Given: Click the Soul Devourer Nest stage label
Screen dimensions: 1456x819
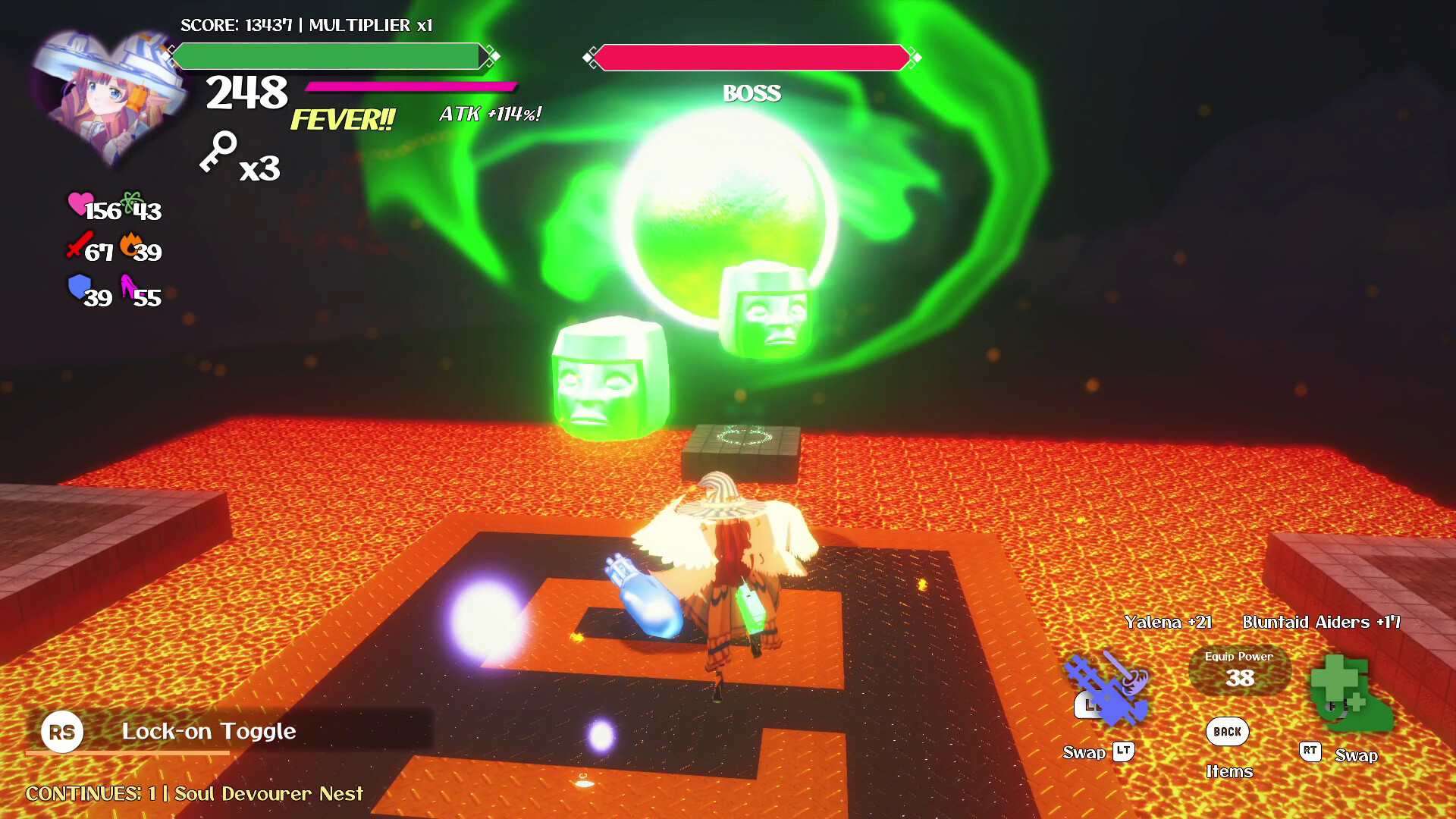Looking at the screenshot, I should tap(267, 794).
